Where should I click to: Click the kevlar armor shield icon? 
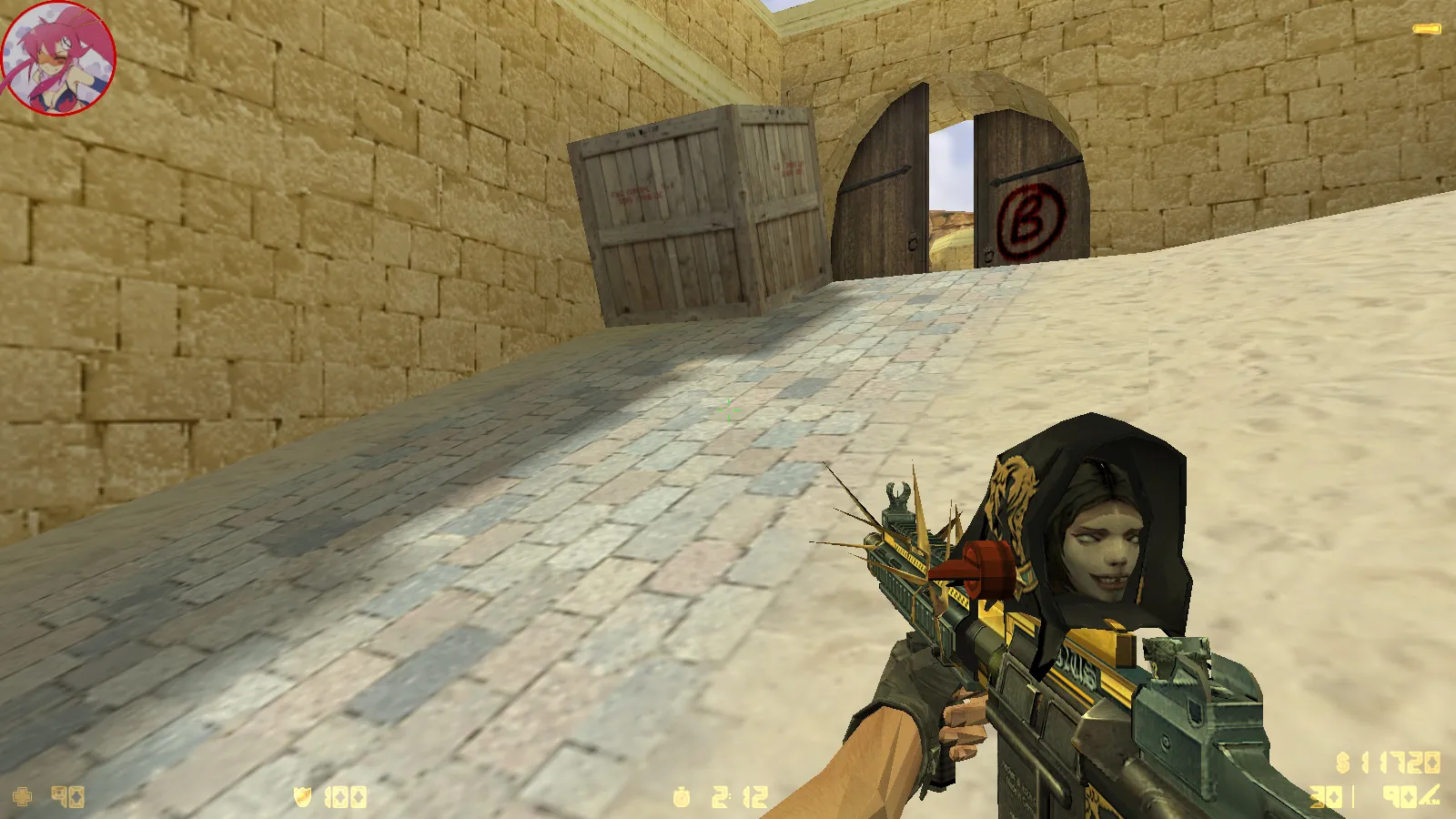click(x=303, y=797)
